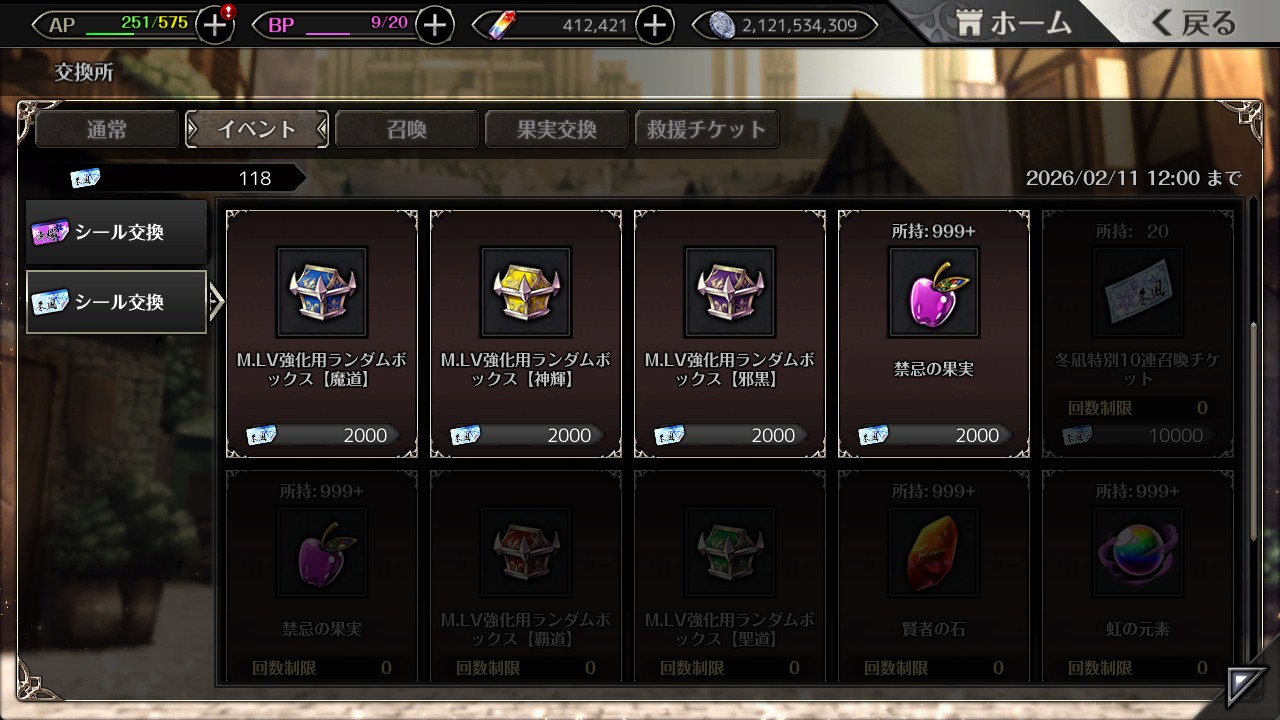Viewport: 1280px width, 720px height.
Task: Choose the purple シール交換 category
Action: tap(117, 233)
